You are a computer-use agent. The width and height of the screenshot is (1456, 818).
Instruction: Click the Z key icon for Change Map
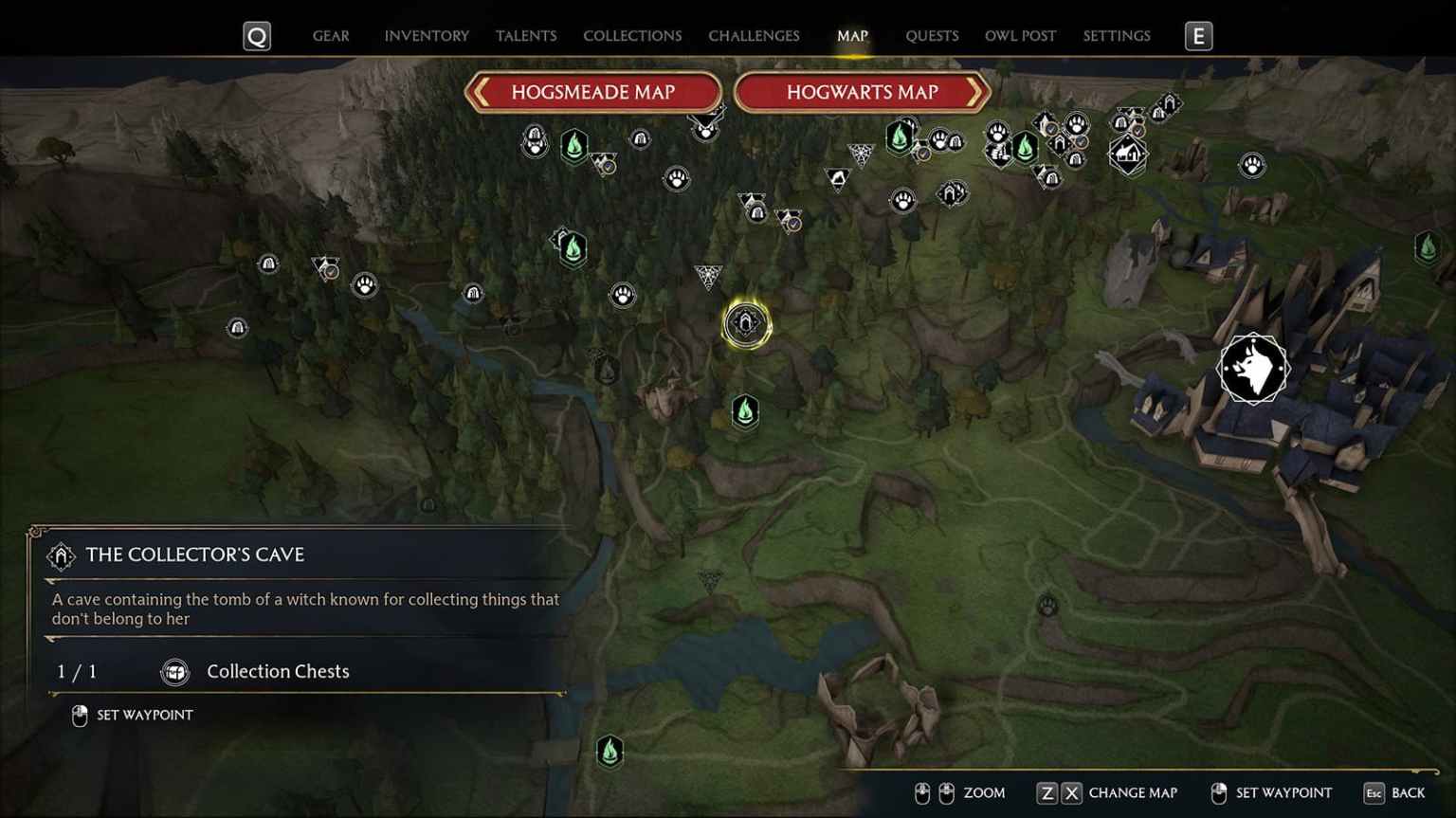(x=1046, y=792)
